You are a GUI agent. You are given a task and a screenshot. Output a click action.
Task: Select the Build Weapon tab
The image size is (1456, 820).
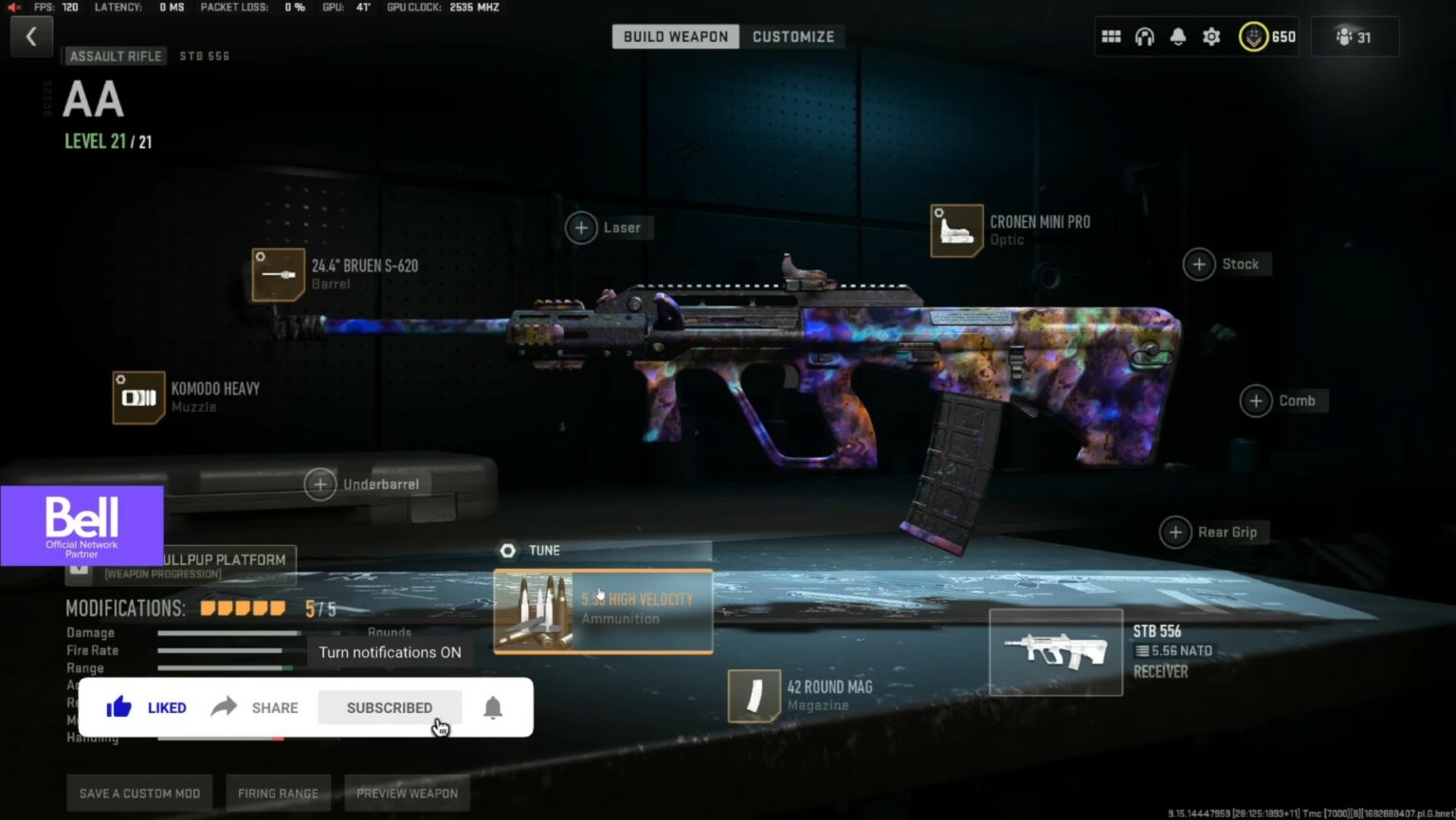click(x=675, y=36)
